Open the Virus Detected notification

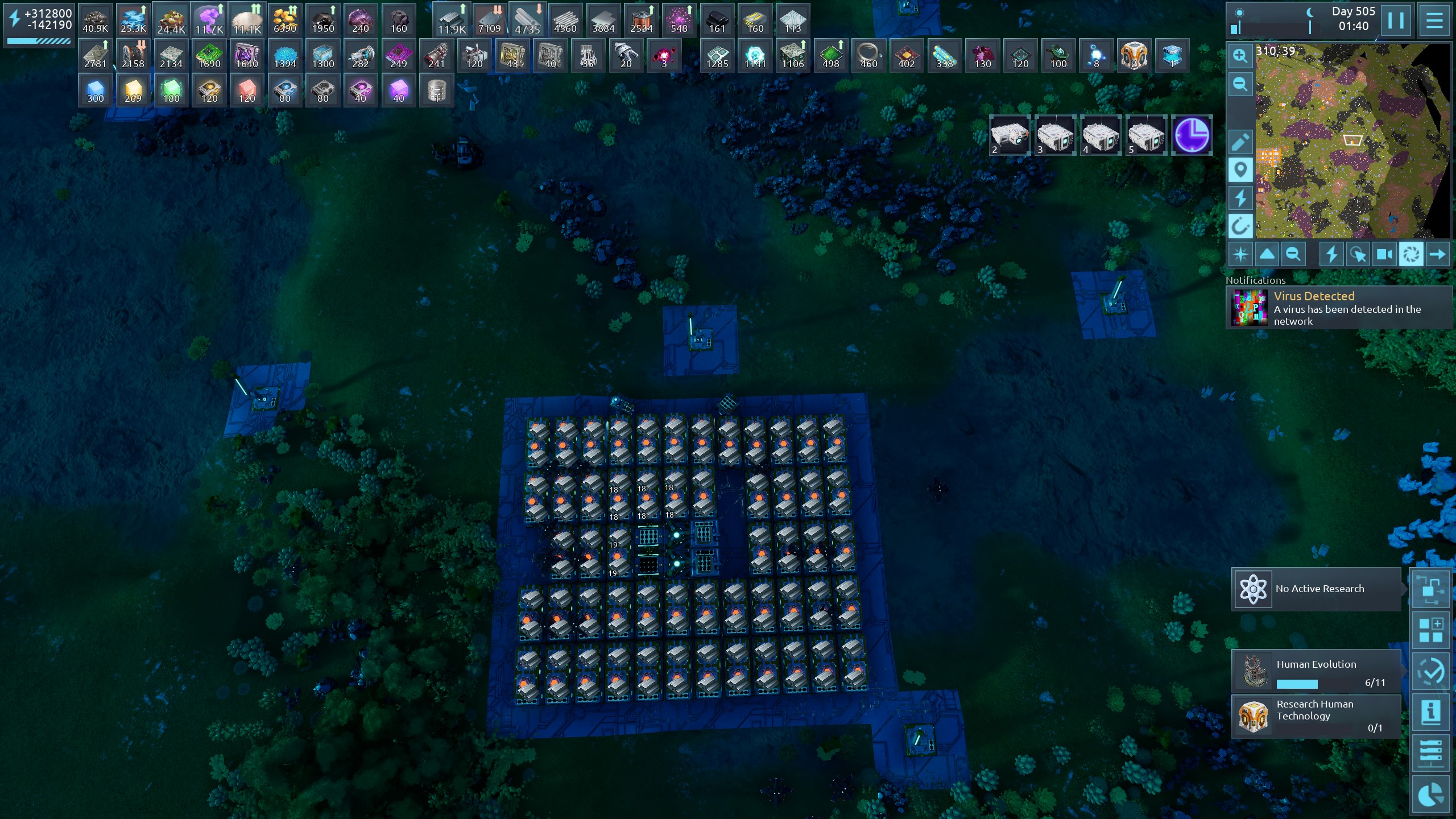1339,308
